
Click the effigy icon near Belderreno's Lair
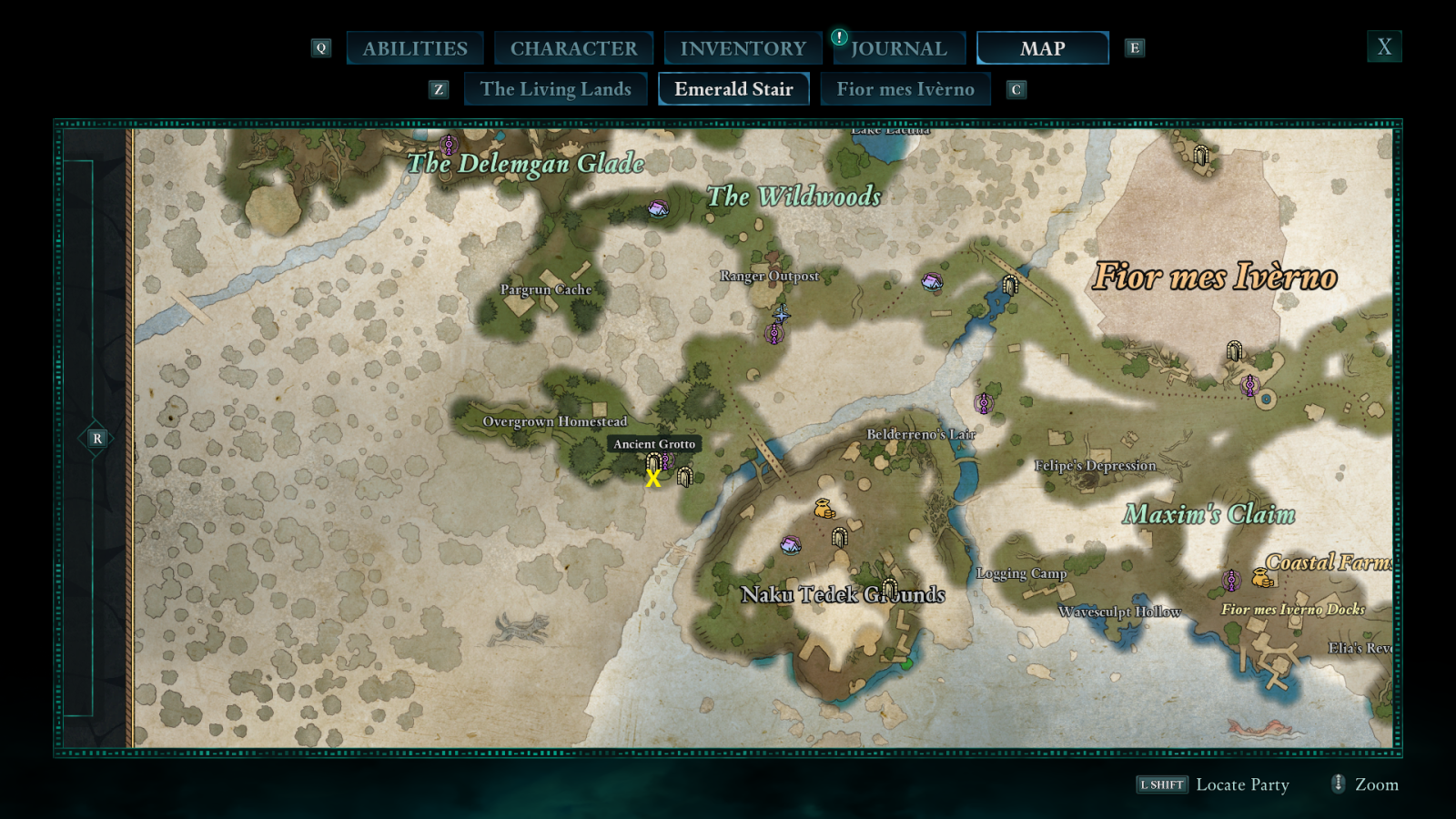click(985, 401)
